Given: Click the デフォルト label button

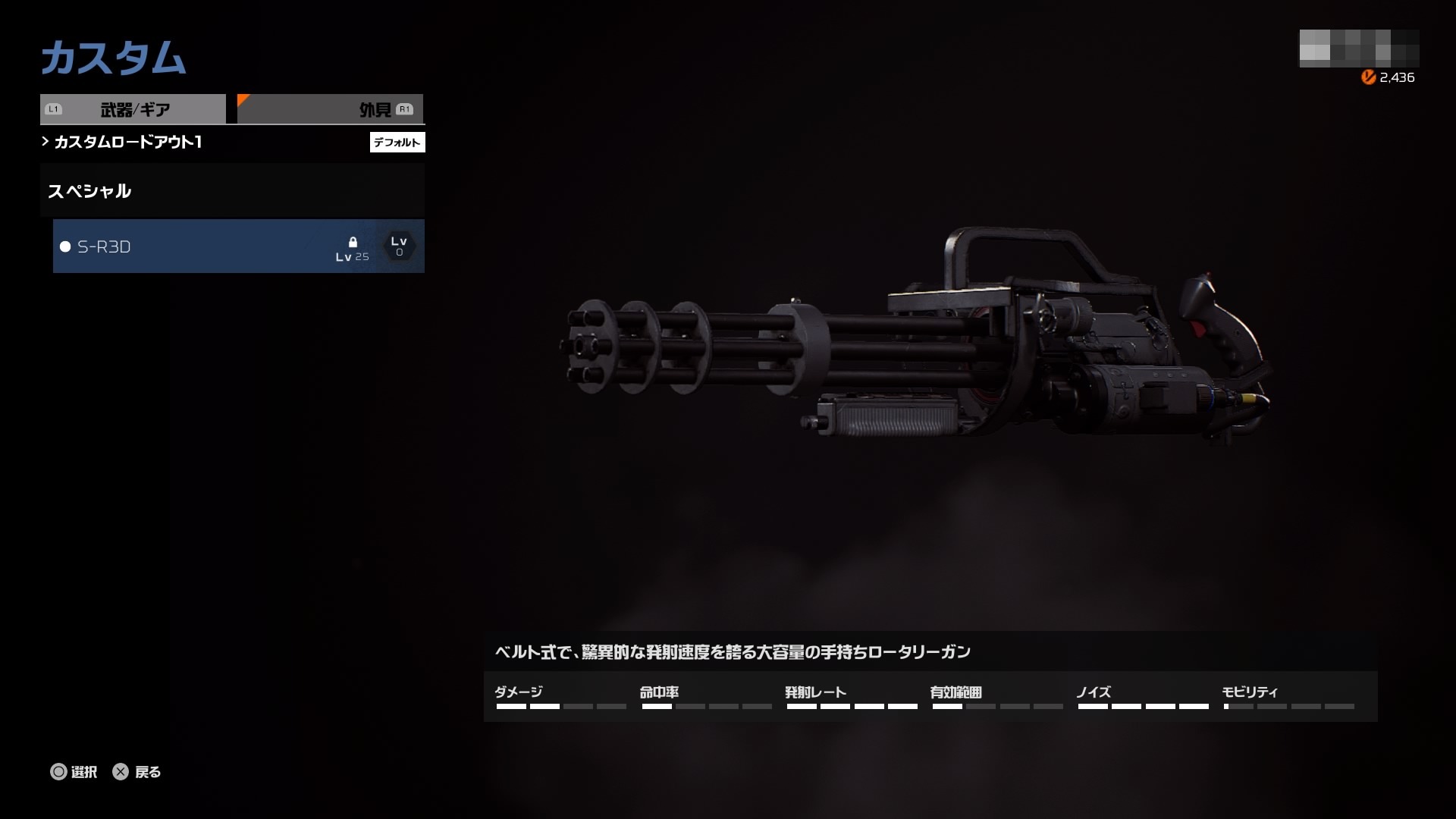Looking at the screenshot, I should click(397, 142).
